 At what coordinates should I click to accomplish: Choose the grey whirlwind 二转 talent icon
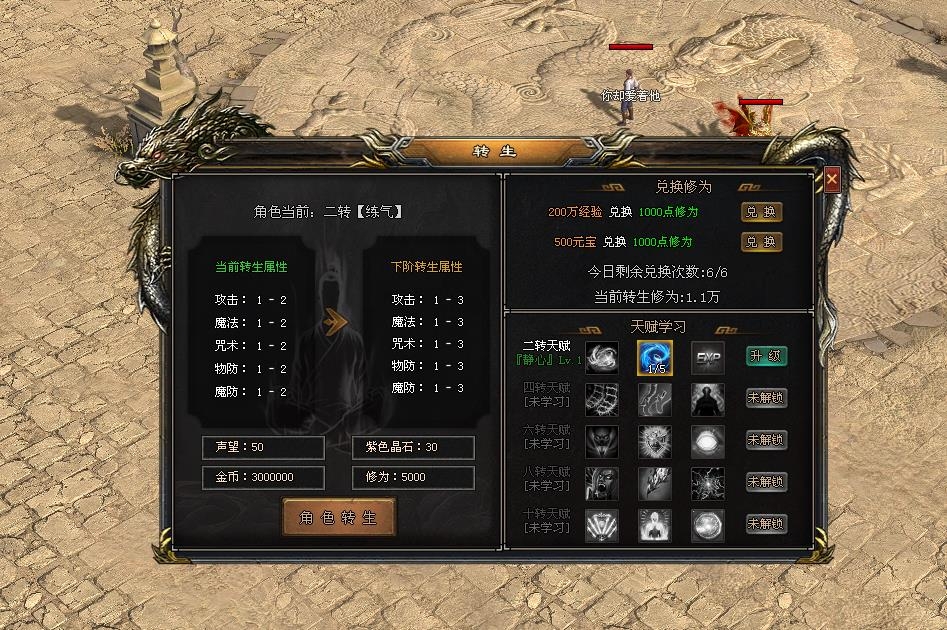tap(601, 357)
